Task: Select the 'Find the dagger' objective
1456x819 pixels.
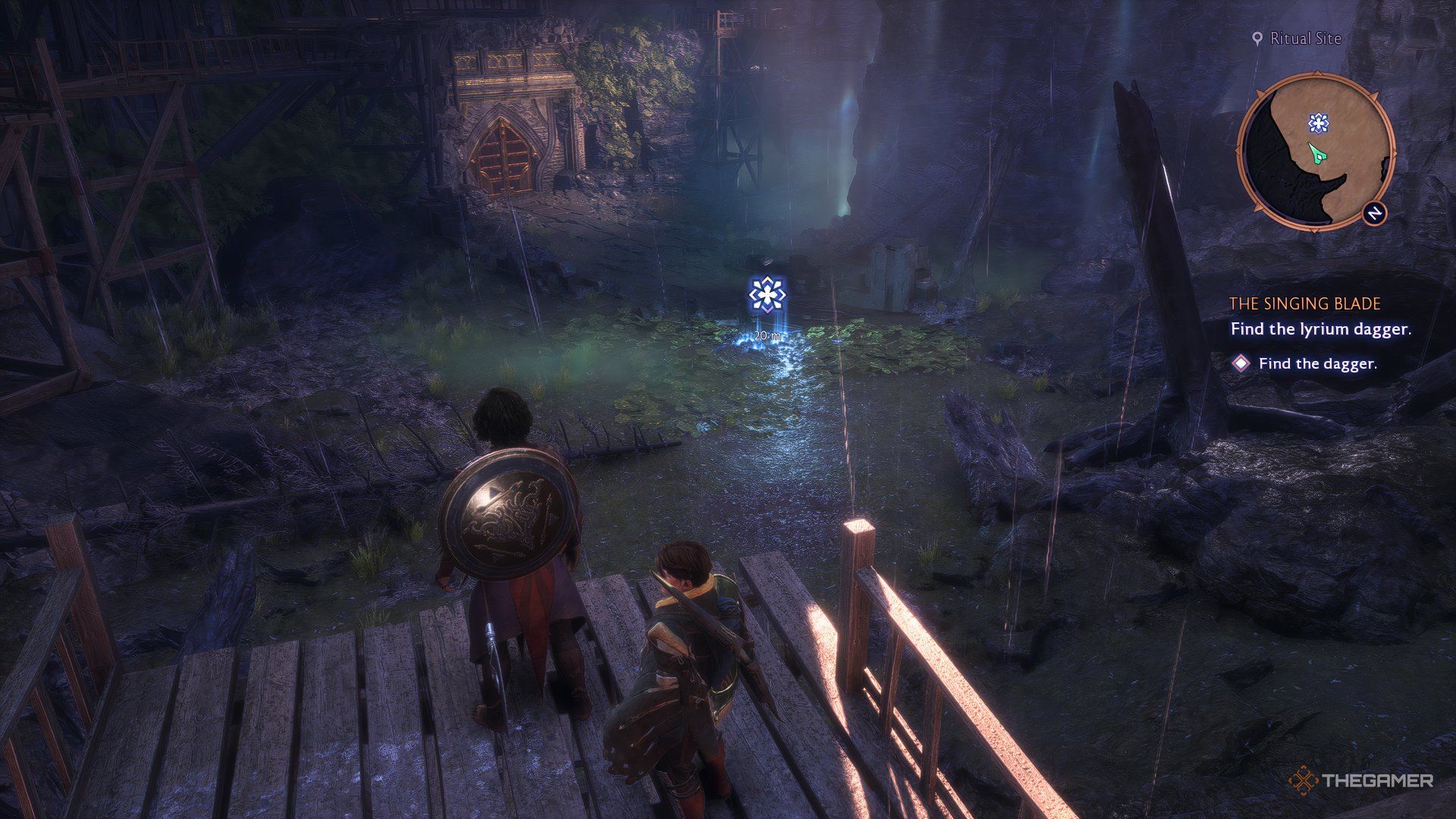Action: coord(1317,364)
